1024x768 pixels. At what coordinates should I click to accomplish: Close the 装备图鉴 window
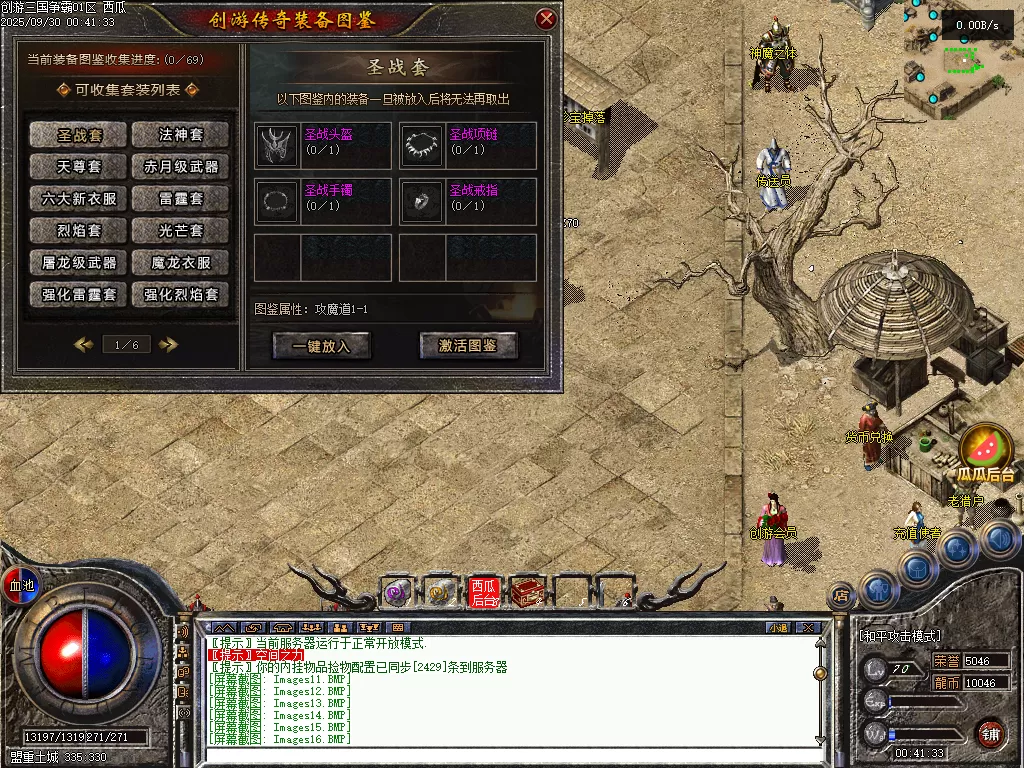[x=546, y=19]
